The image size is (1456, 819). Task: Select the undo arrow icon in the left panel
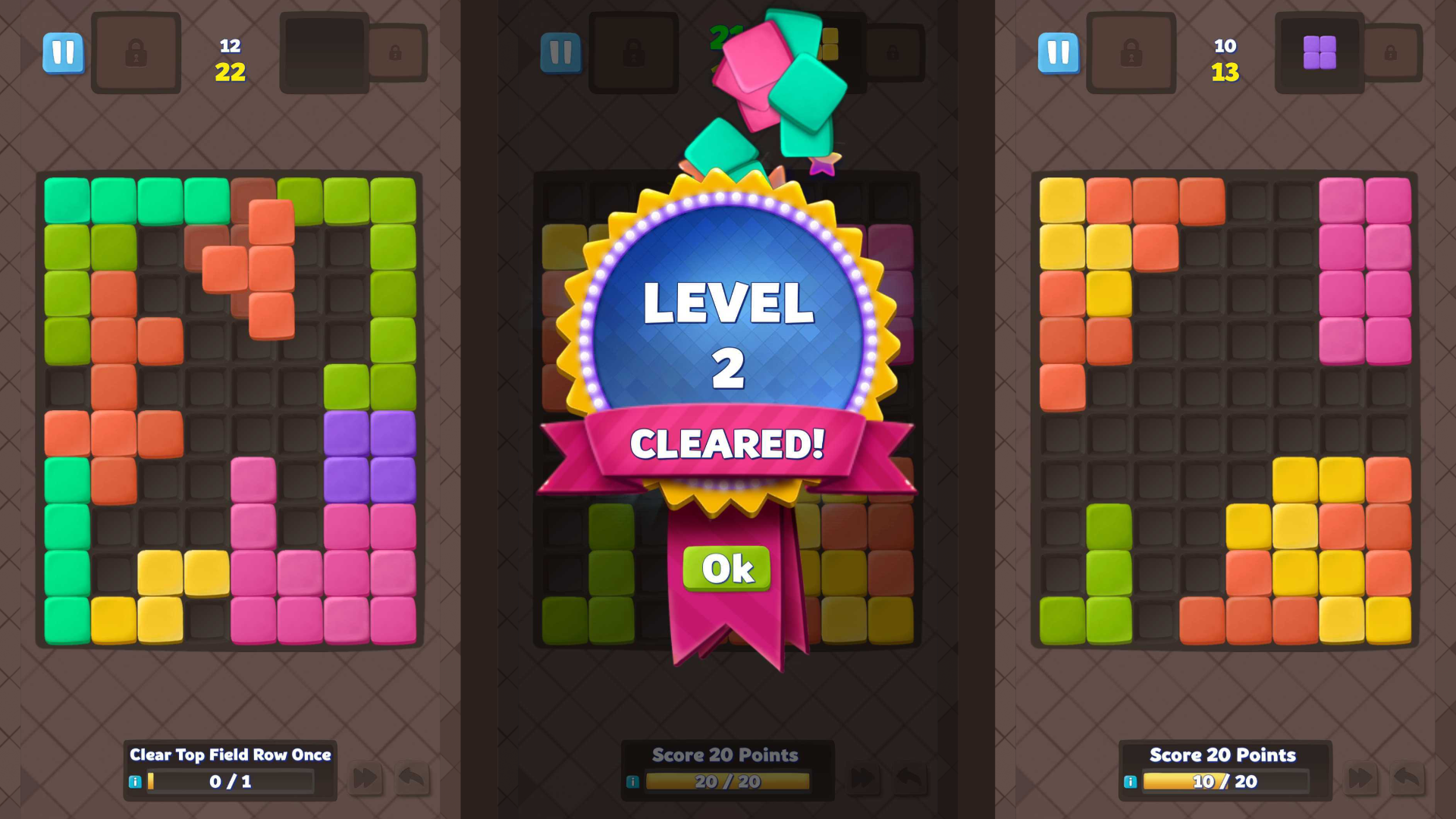[x=410, y=778]
